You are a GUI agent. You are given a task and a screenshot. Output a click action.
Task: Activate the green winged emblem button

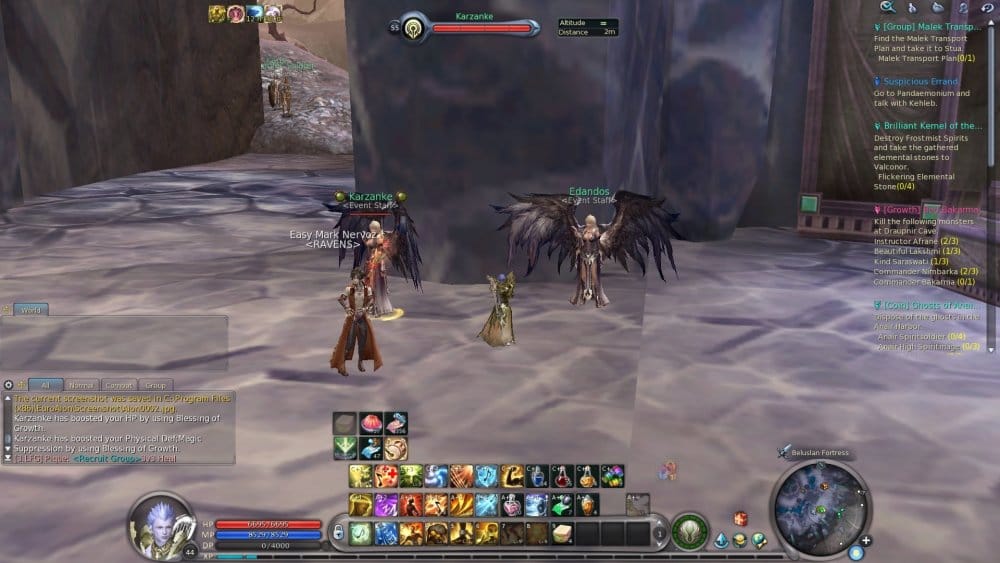tap(688, 531)
